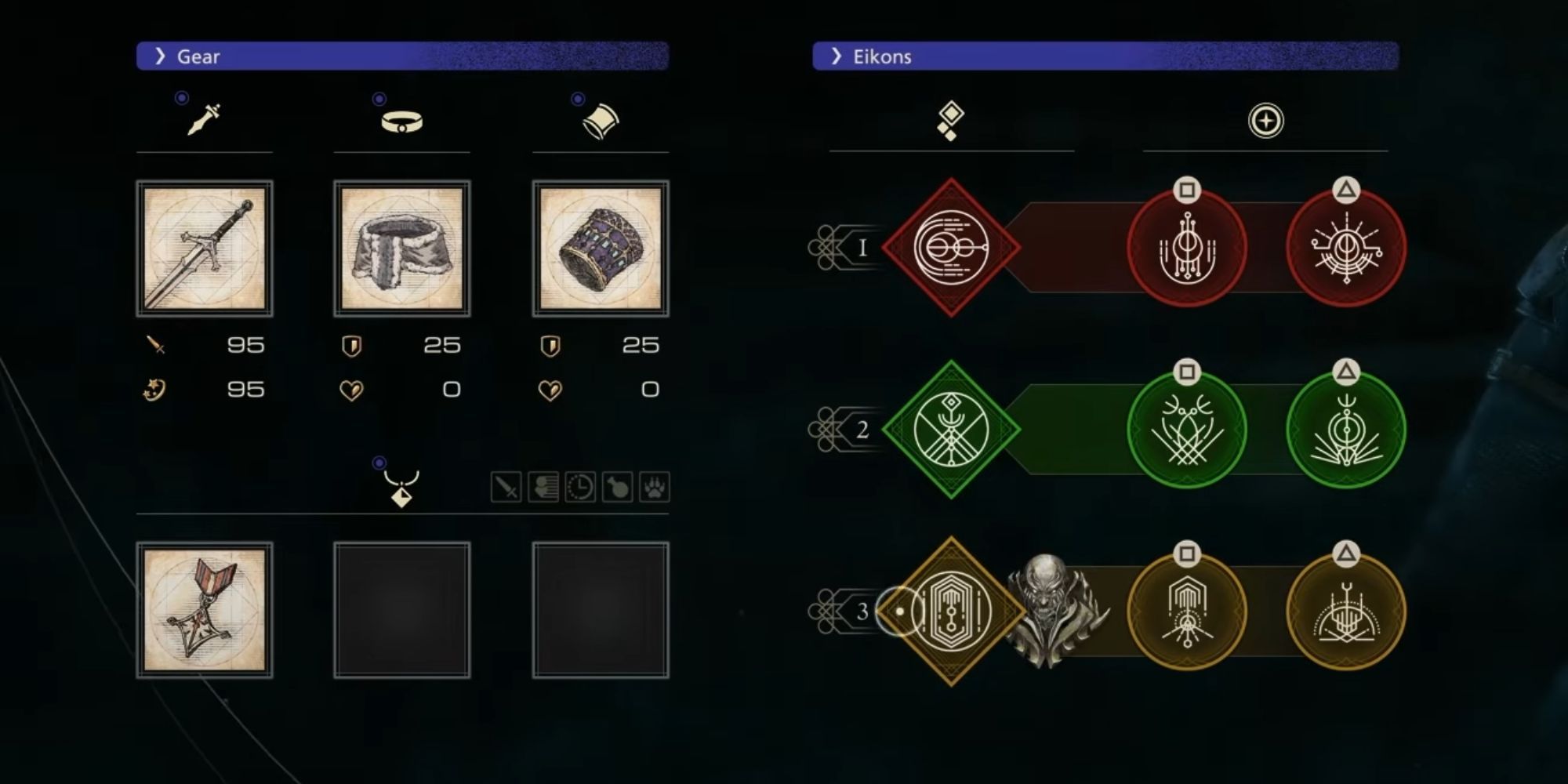Select the radio indicator above the weapon slot

pyautogui.click(x=180, y=98)
